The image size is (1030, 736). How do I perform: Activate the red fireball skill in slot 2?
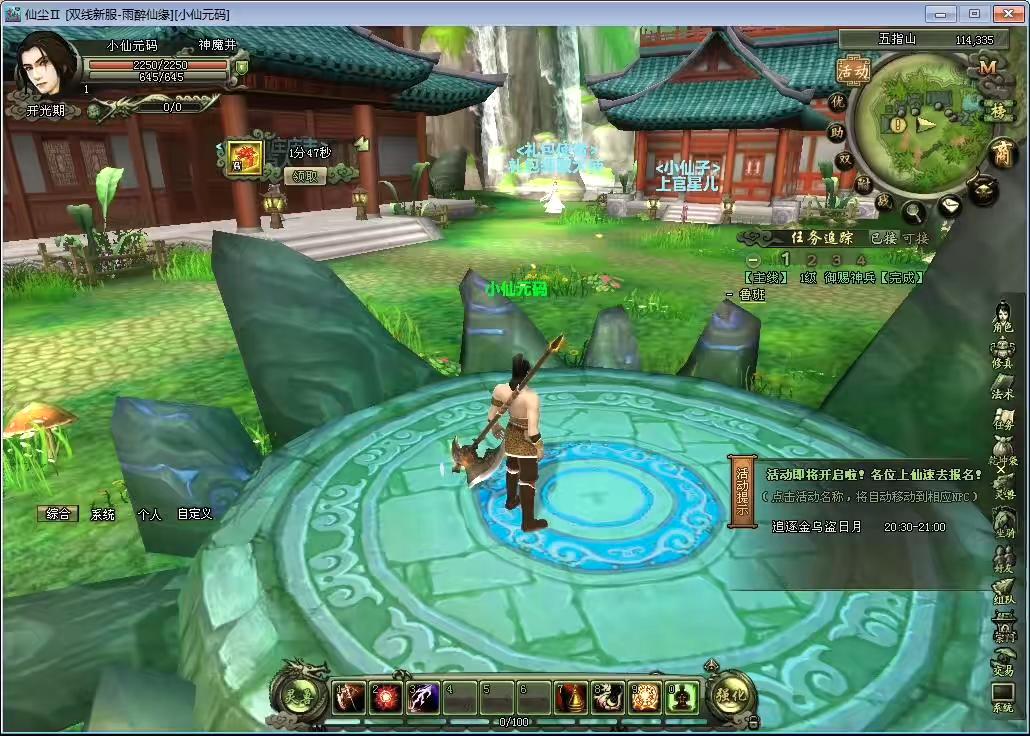point(385,698)
